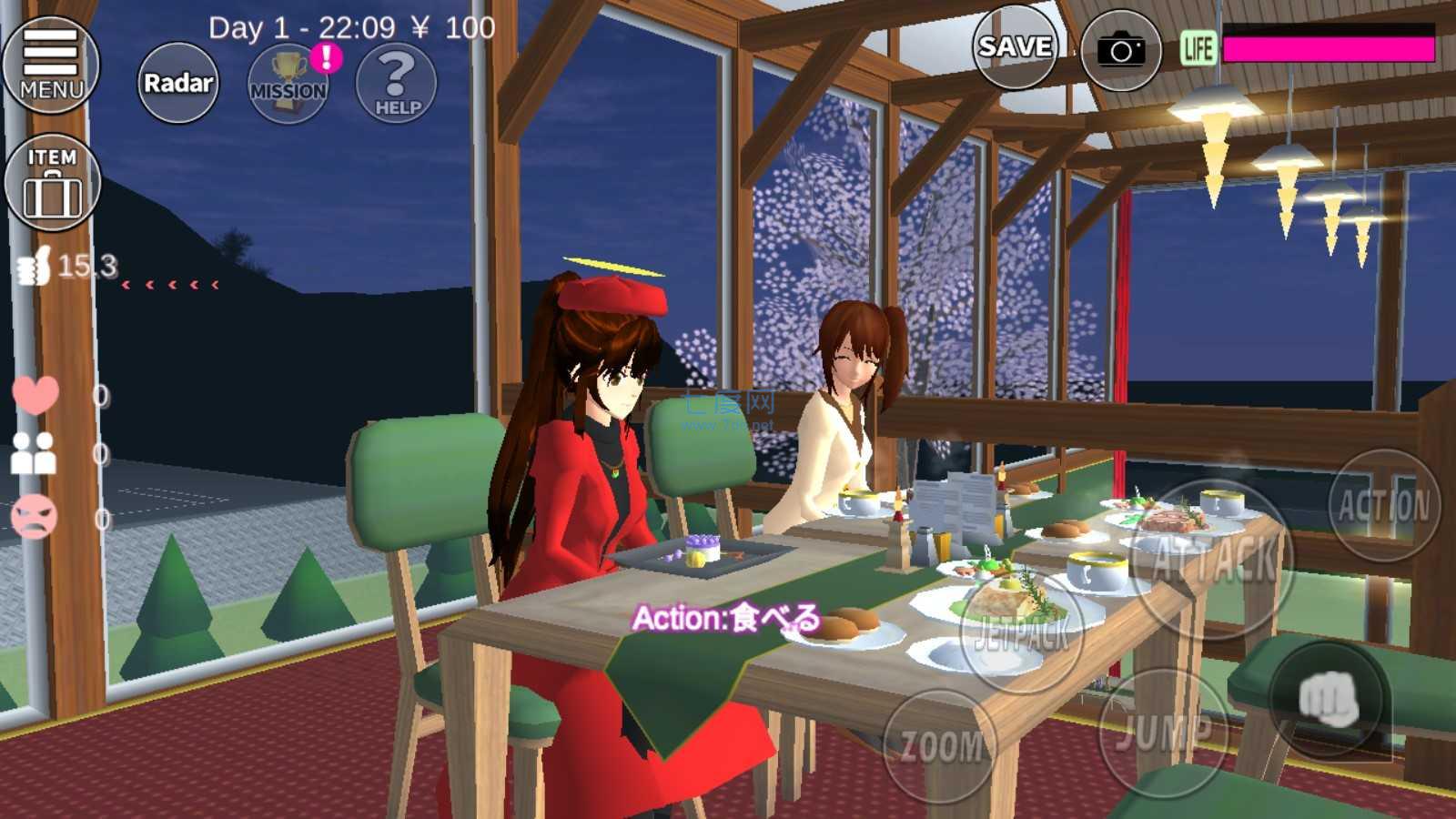Open the Item suitcase inventory
This screenshot has height=819, width=1456.
(x=52, y=182)
